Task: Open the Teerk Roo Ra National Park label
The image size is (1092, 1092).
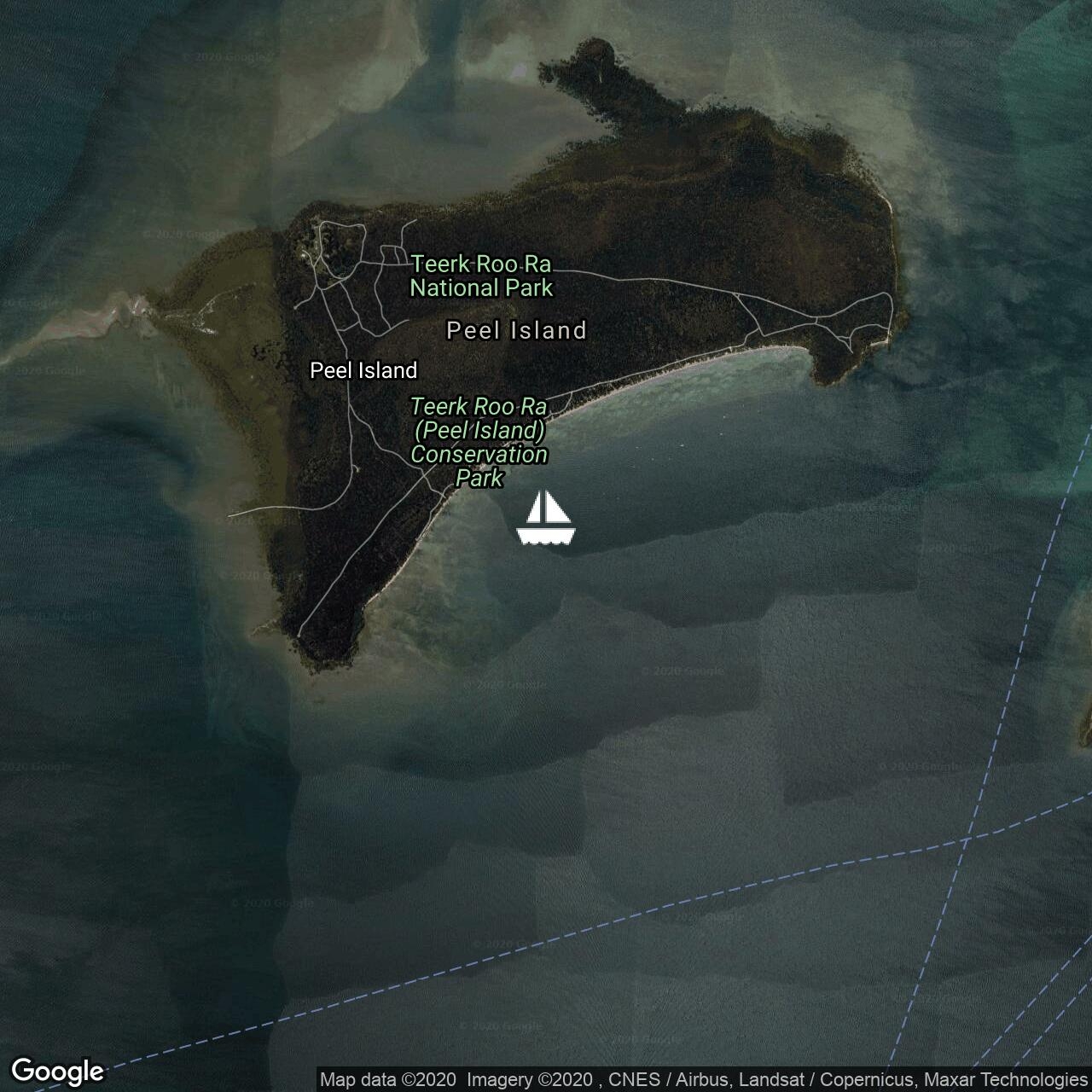Action: pos(481,276)
